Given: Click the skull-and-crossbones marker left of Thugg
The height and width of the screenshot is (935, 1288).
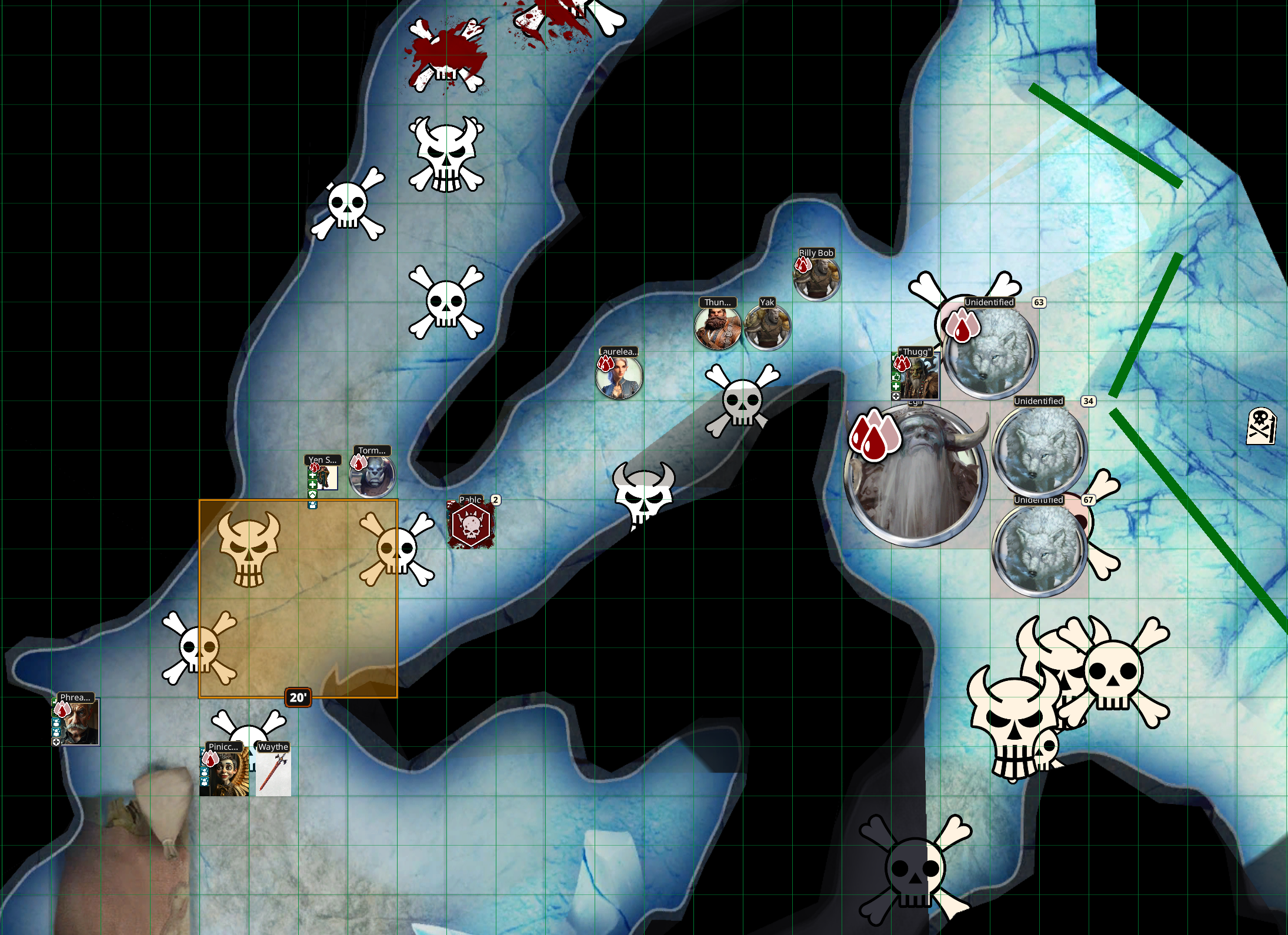Looking at the screenshot, I should (744, 400).
